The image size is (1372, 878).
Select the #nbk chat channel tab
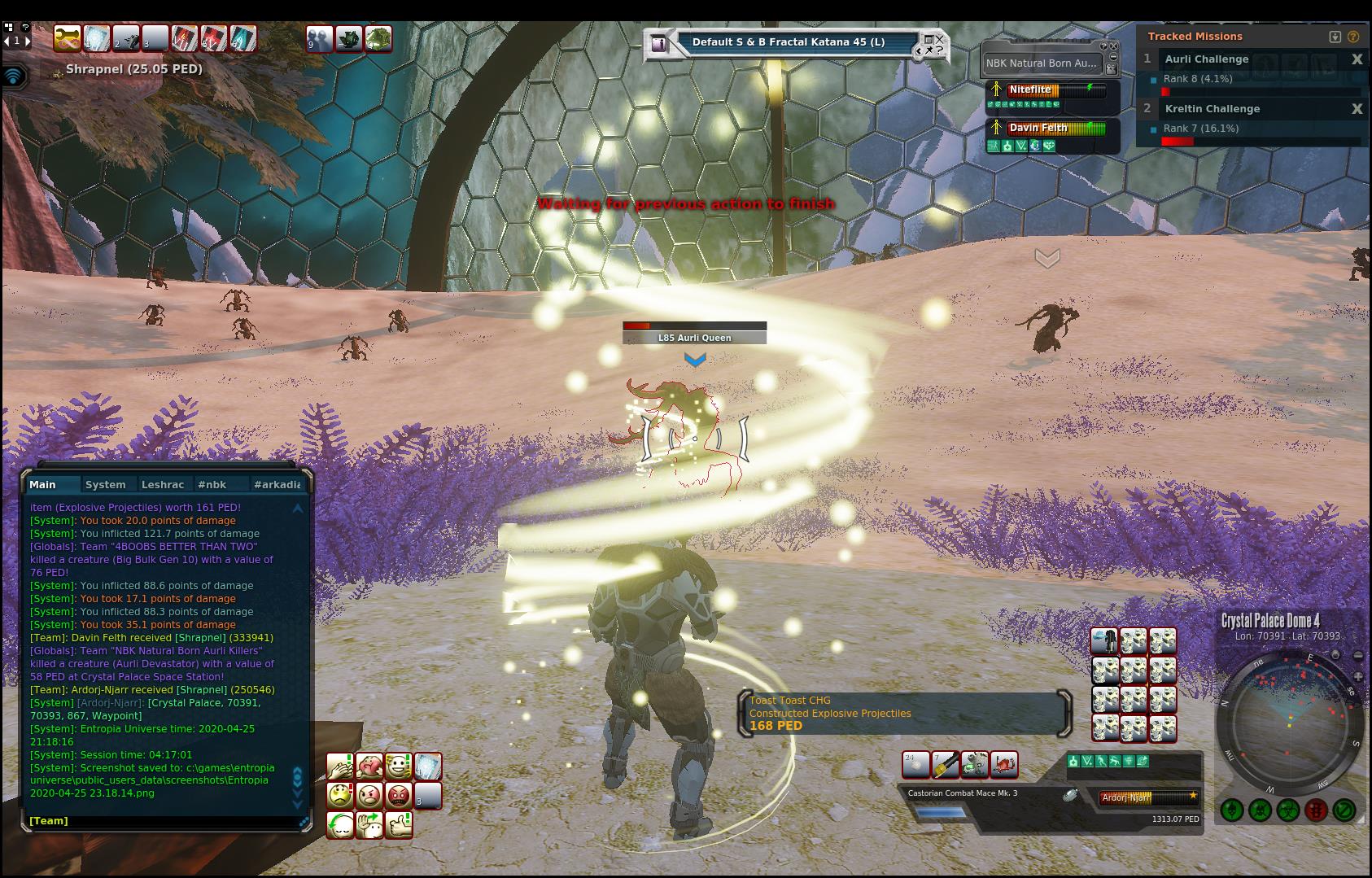212,484
